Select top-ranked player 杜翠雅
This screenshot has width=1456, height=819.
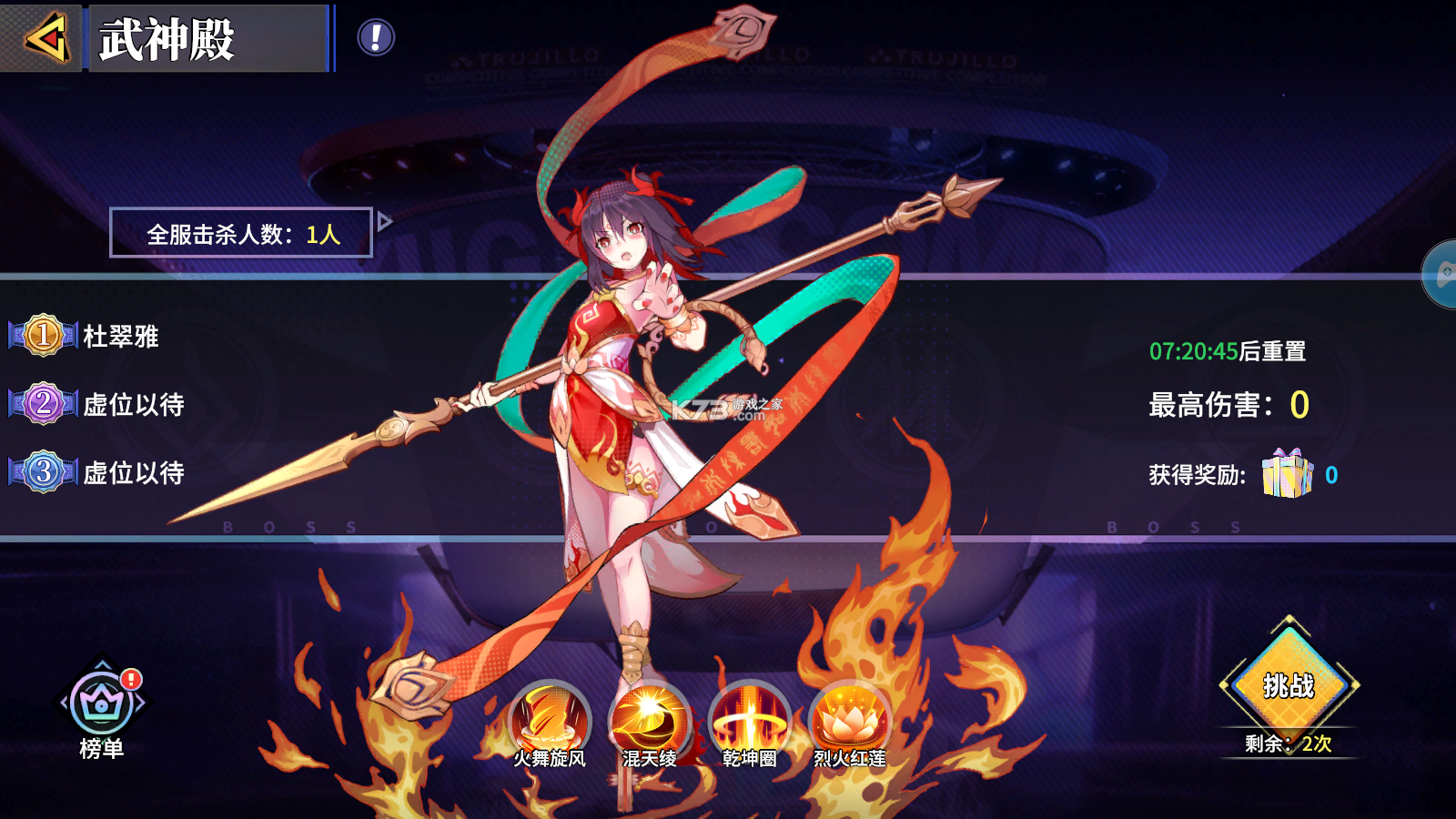coord(123,336)
